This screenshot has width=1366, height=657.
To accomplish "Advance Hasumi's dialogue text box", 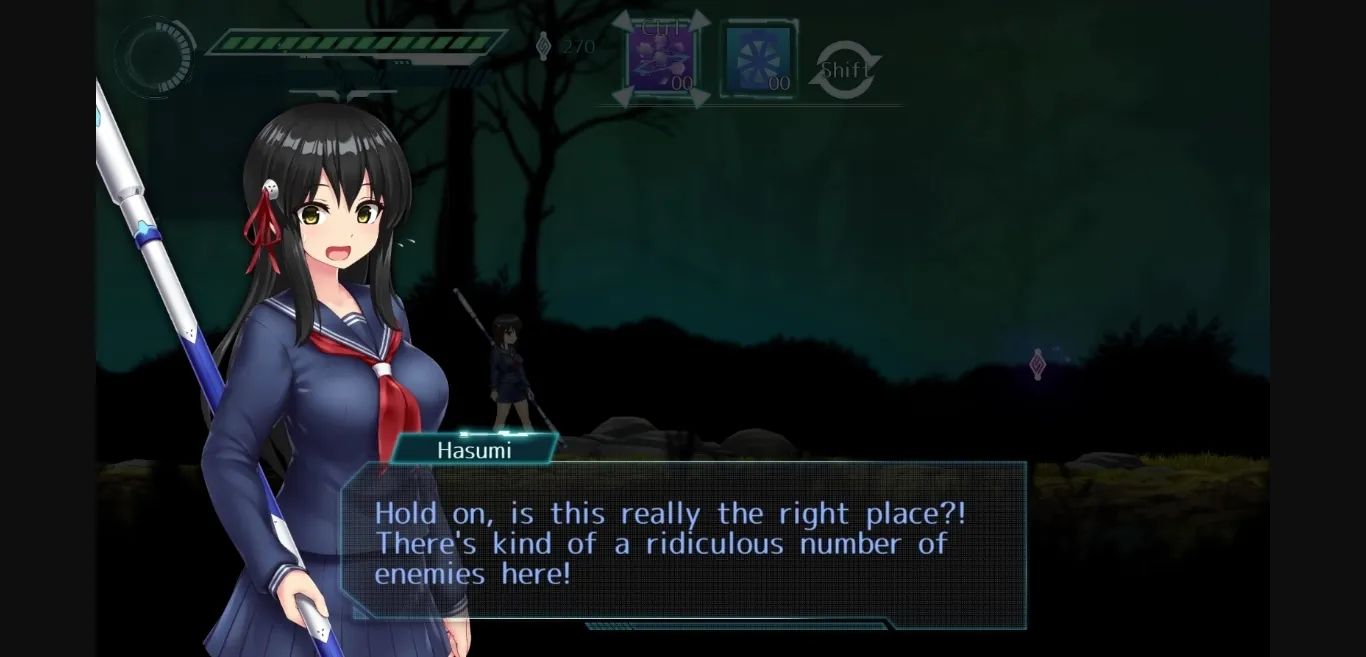I will (685, 544).
